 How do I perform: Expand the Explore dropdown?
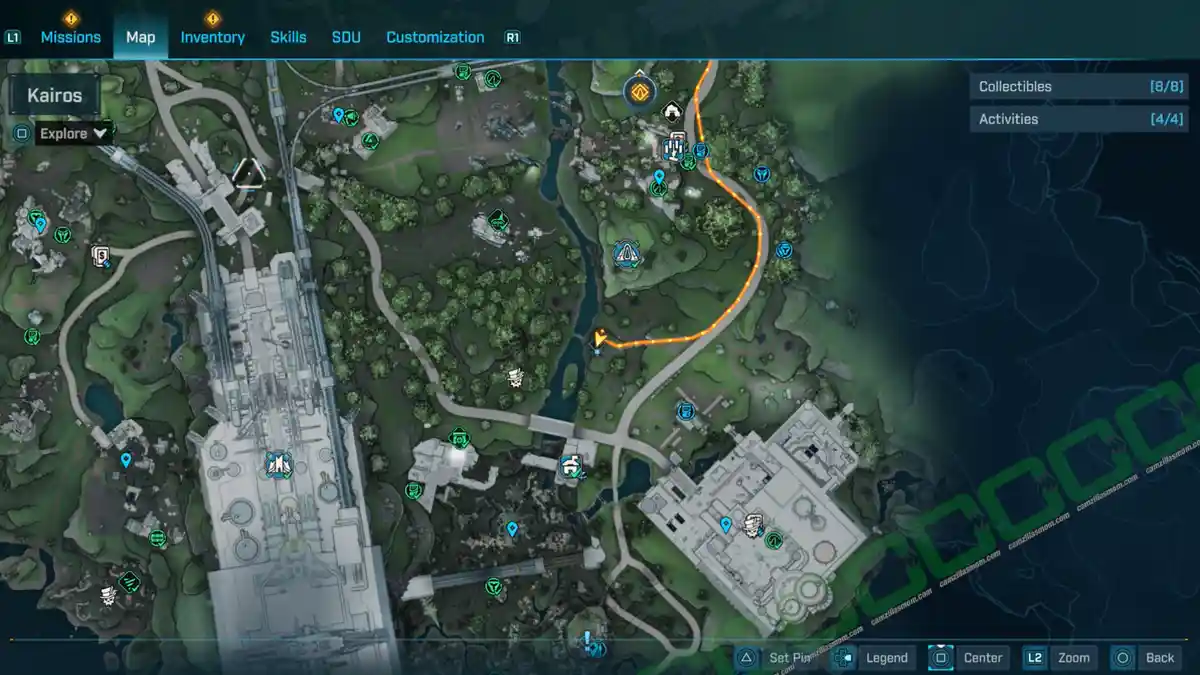point(74,133)
